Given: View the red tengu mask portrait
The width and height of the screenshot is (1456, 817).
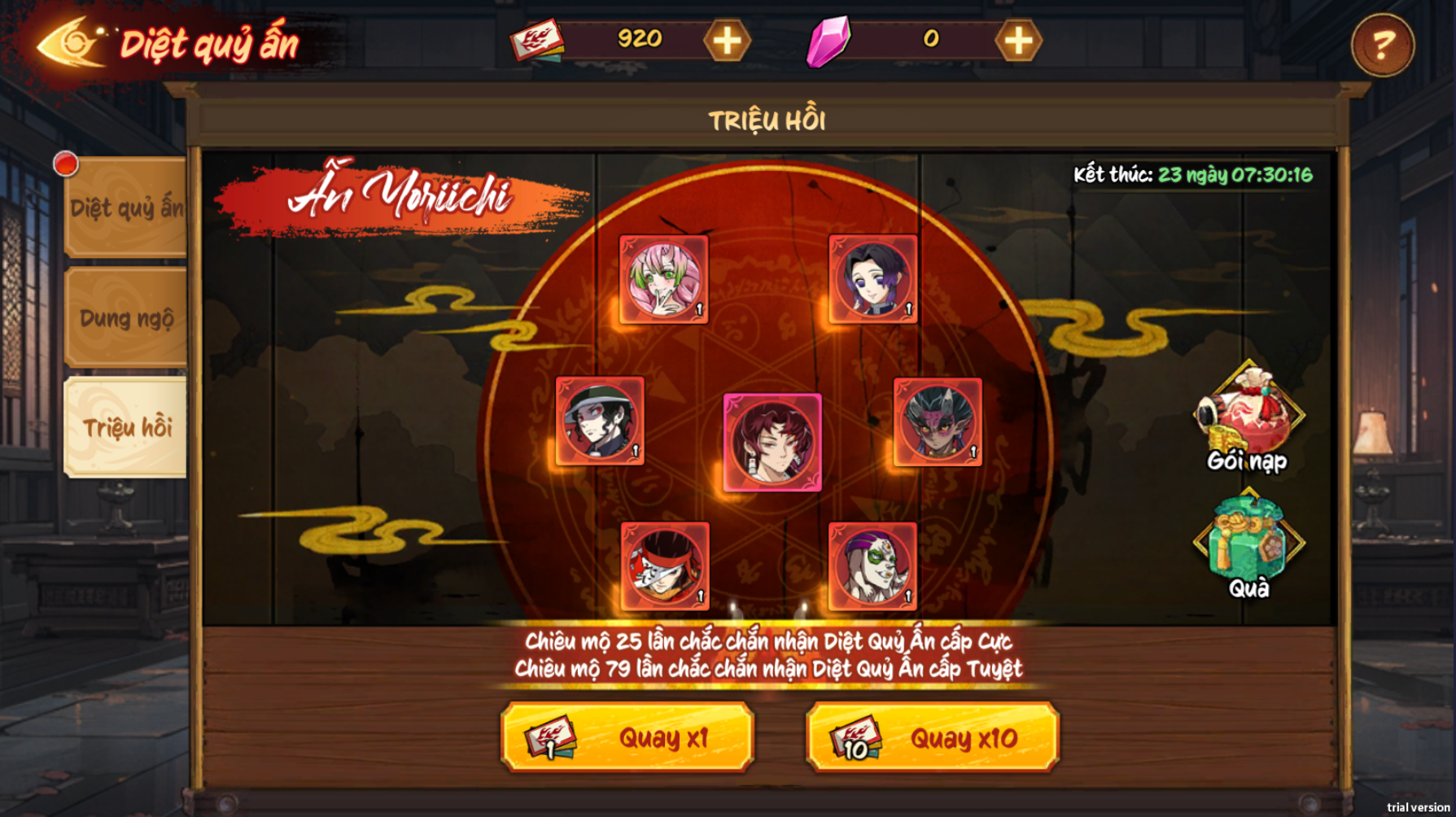Looking at the screenshot, I should point(665,566).
